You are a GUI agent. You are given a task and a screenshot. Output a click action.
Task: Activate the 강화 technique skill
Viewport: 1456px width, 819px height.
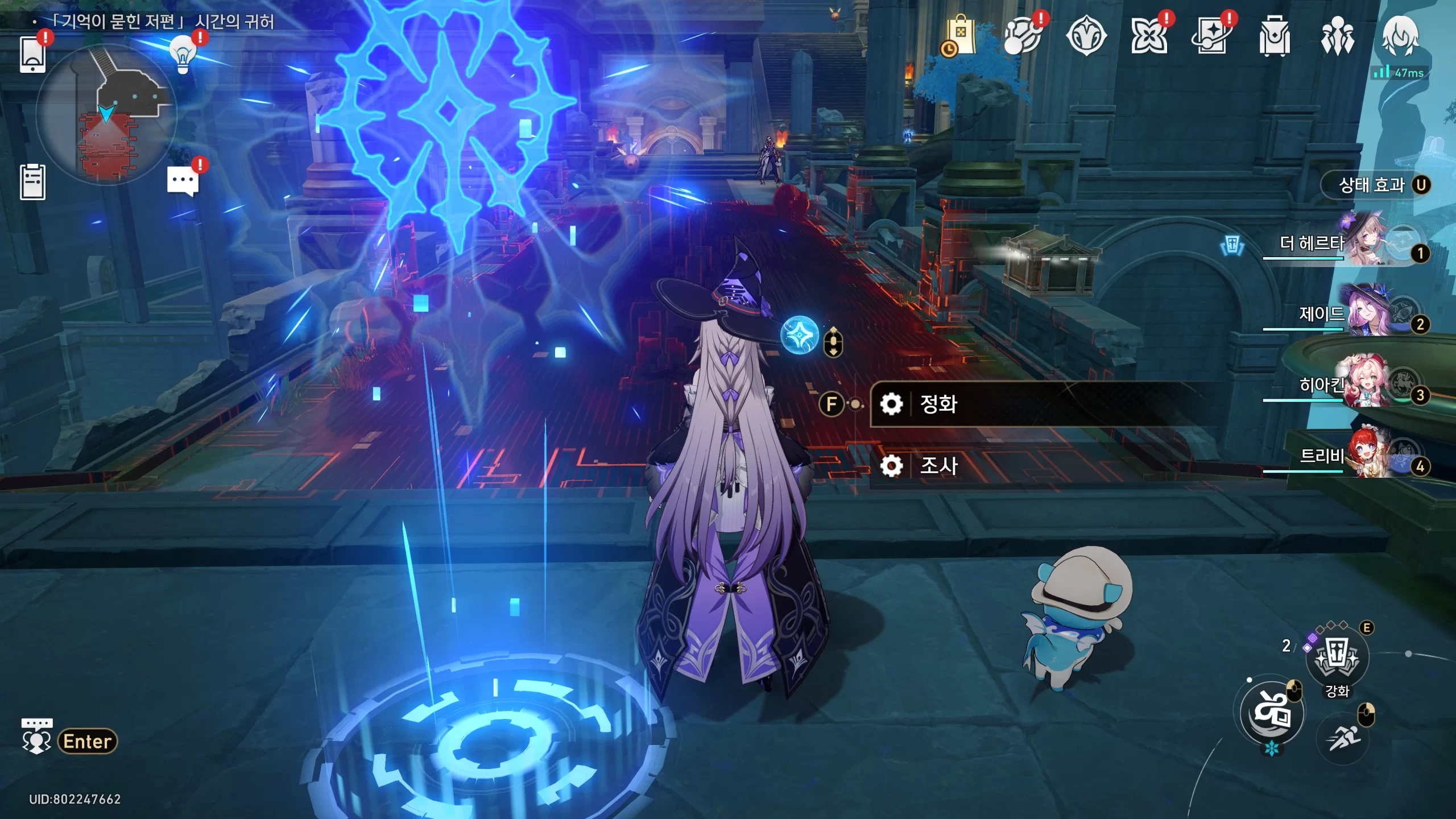[x=1337, y=658]
